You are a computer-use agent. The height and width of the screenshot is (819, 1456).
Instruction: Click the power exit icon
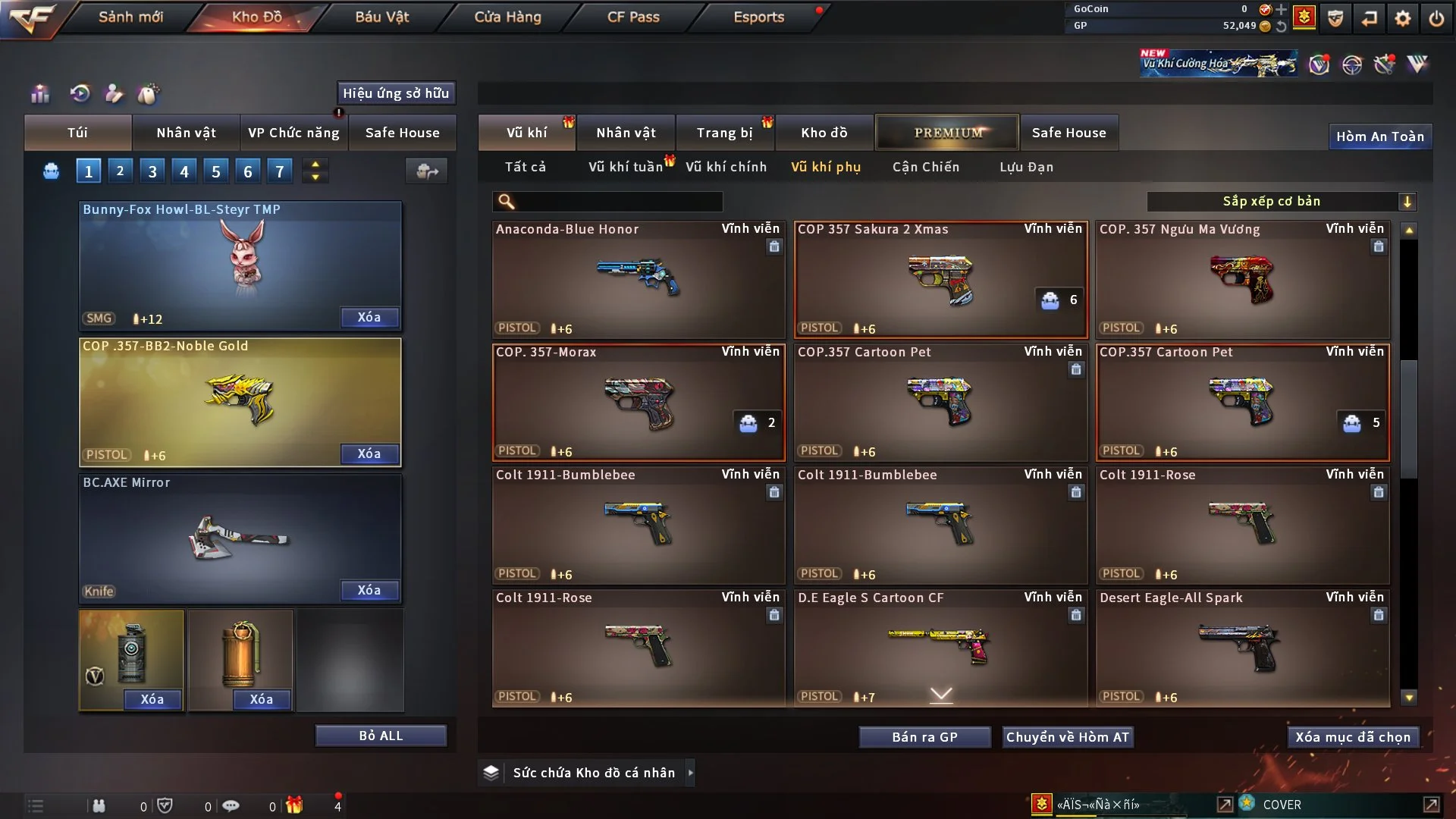pos(1436,18)
